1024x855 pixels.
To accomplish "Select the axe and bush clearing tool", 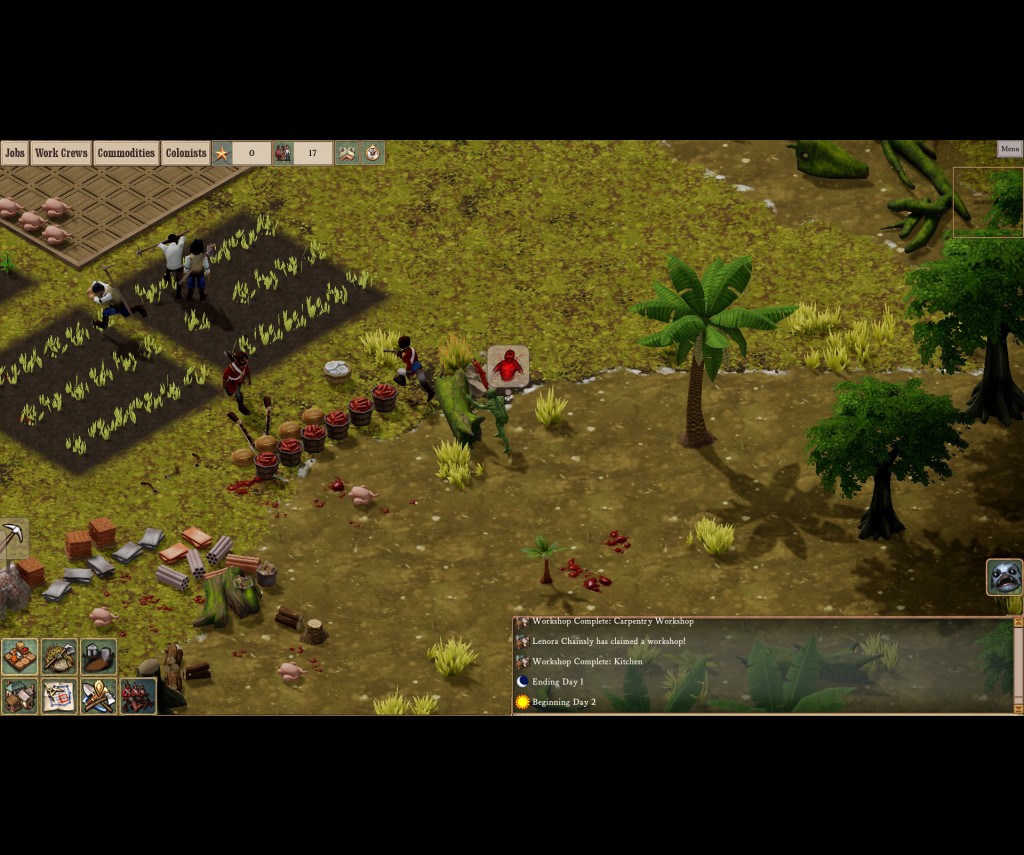I will click(59, 657).
